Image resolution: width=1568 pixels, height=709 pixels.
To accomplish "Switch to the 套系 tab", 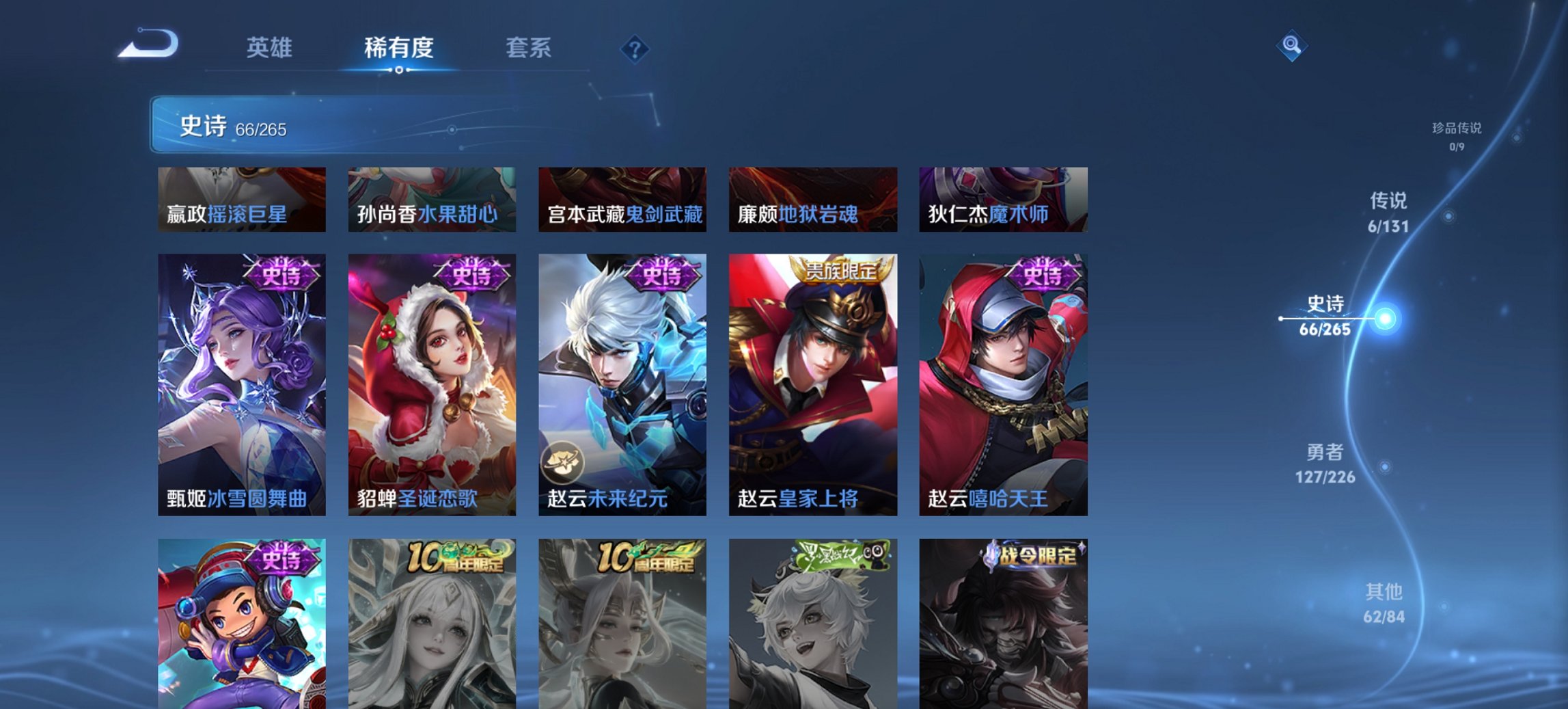I will 527,49.
